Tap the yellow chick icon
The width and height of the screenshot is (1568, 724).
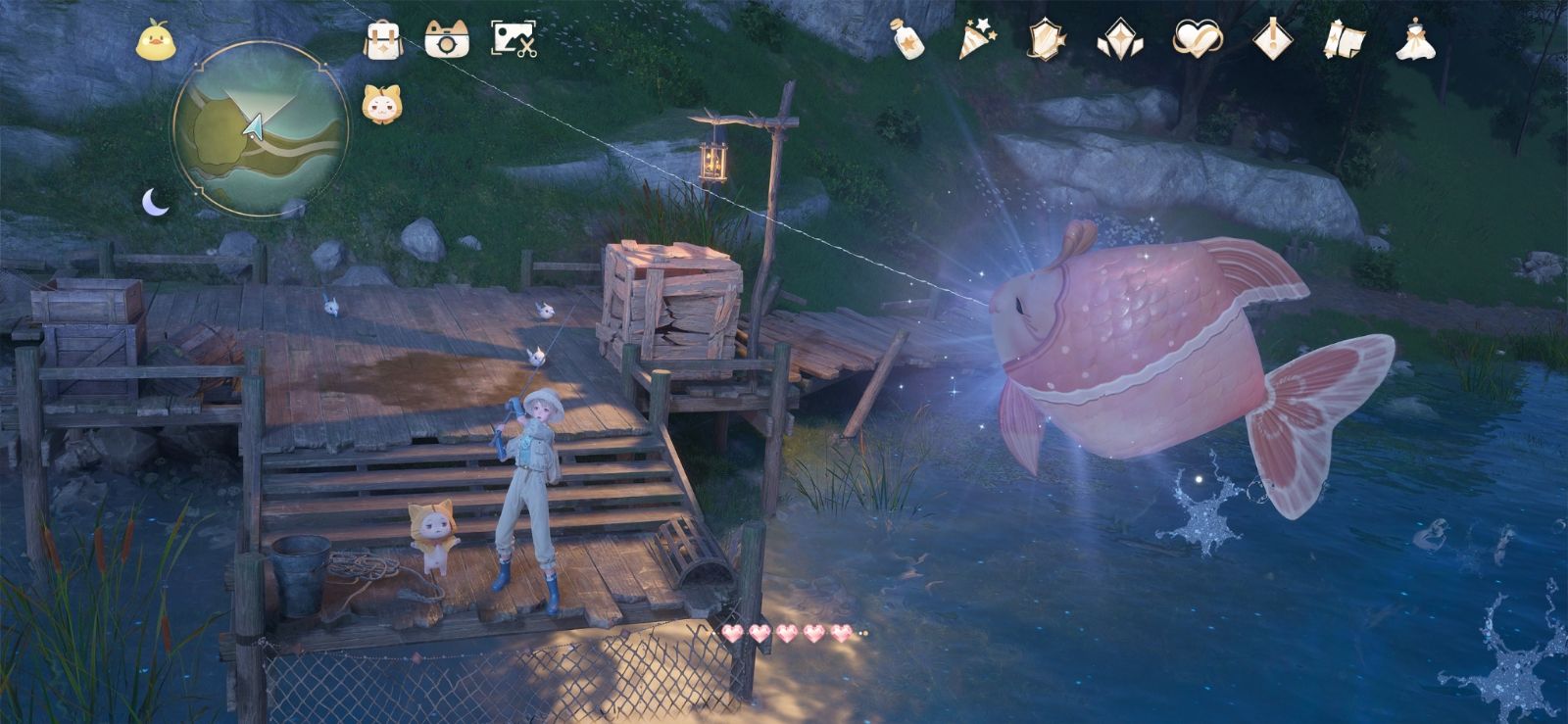153,42
